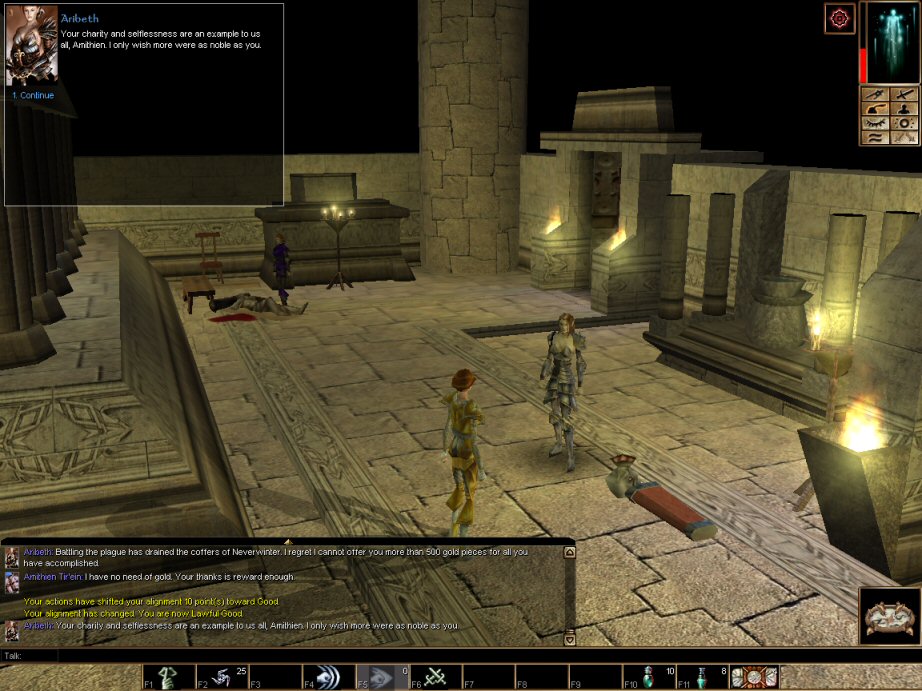Click the skull ornament button above the hotbar

(890, 615)
